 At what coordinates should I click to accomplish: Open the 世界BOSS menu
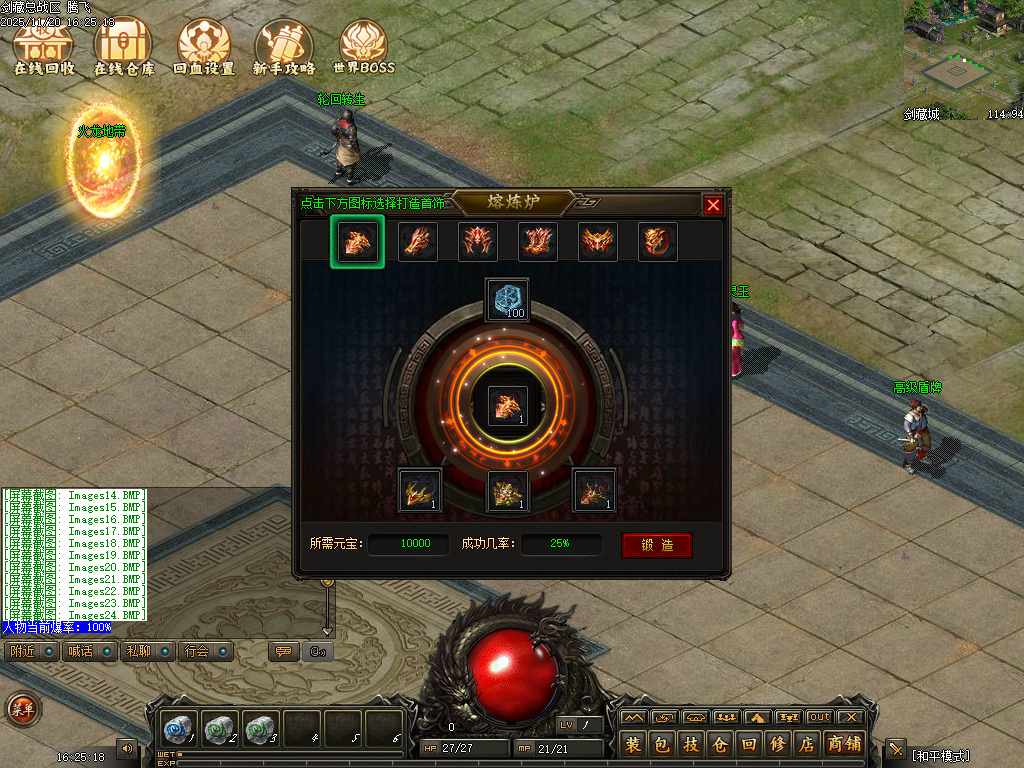[x=364, y=47]
